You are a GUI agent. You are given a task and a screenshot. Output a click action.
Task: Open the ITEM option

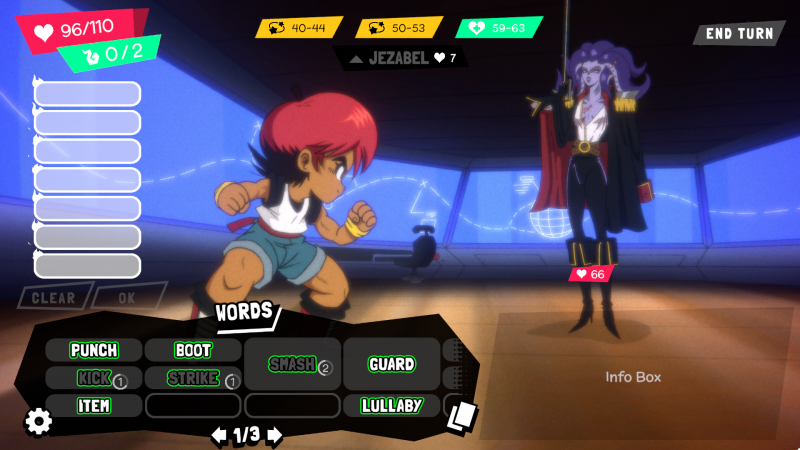pos(94,405)
